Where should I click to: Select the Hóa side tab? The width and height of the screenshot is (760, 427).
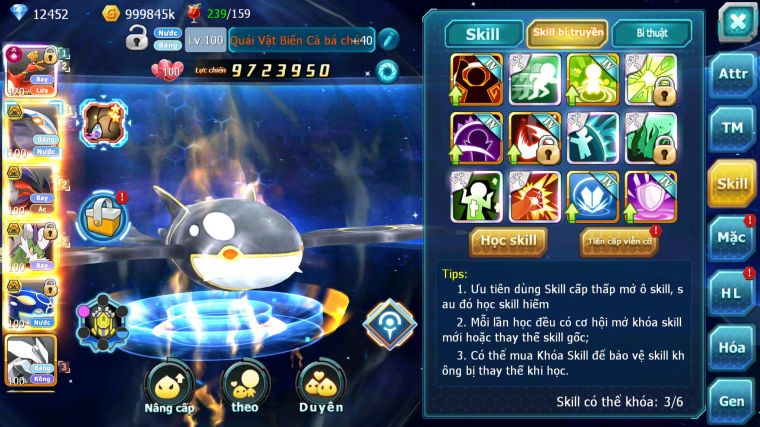pyautogui.click(x=732, y=347)
